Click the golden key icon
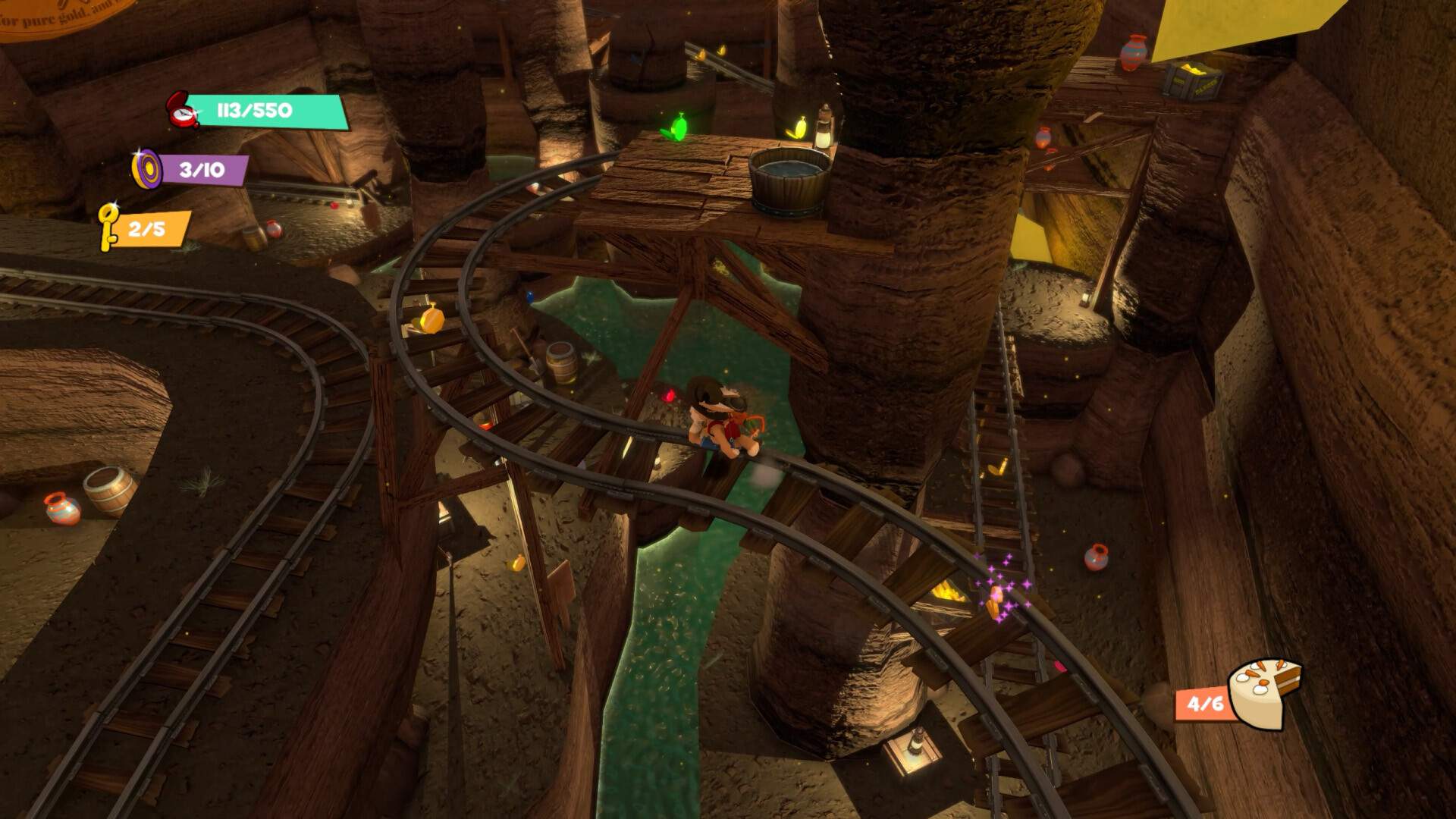Image resolution: width=1456 pixels, height=819 pixels. pos(108,226)
